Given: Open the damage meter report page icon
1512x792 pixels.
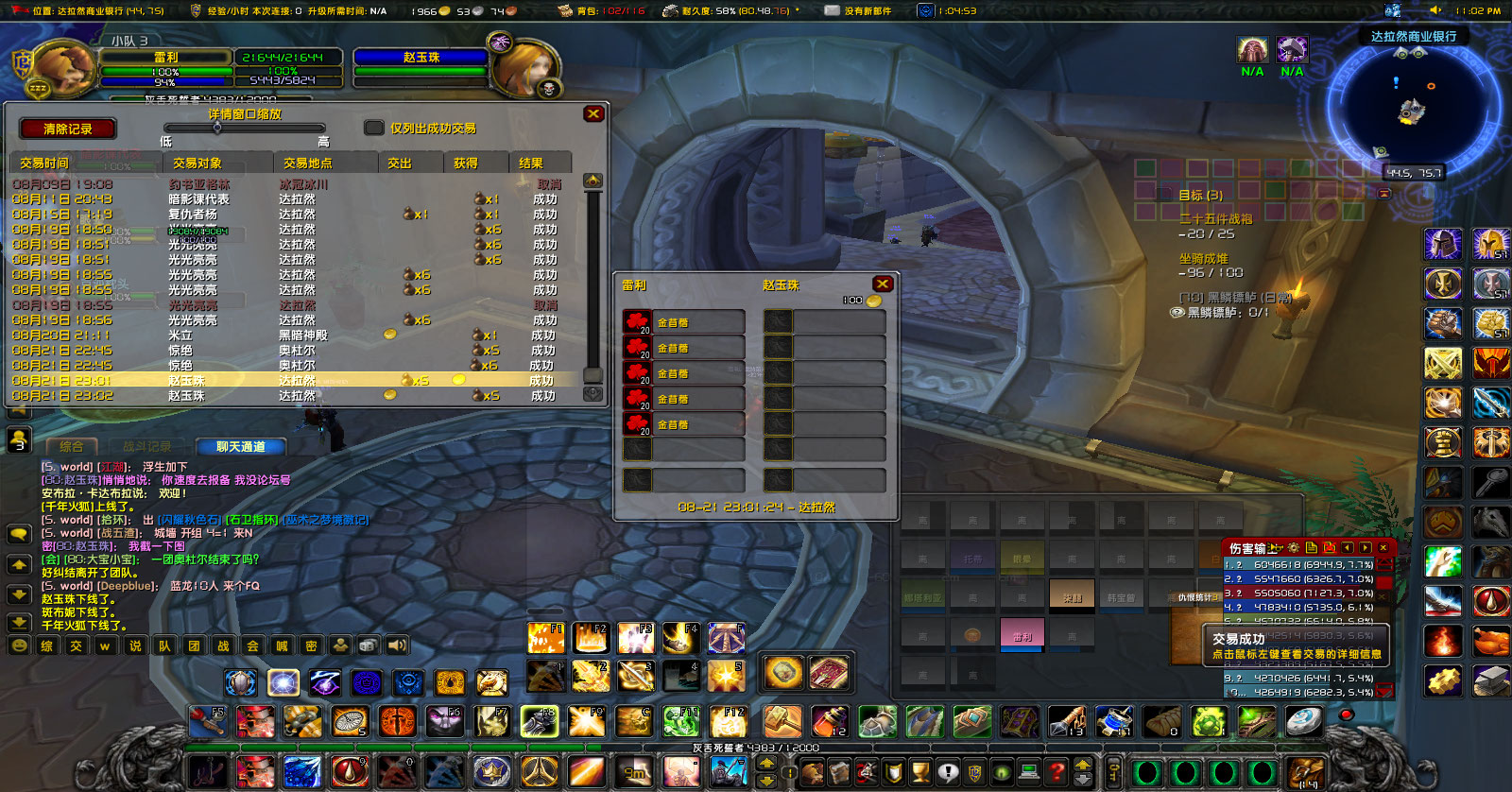Looking at the screenshot, I should pos(1311,548).
